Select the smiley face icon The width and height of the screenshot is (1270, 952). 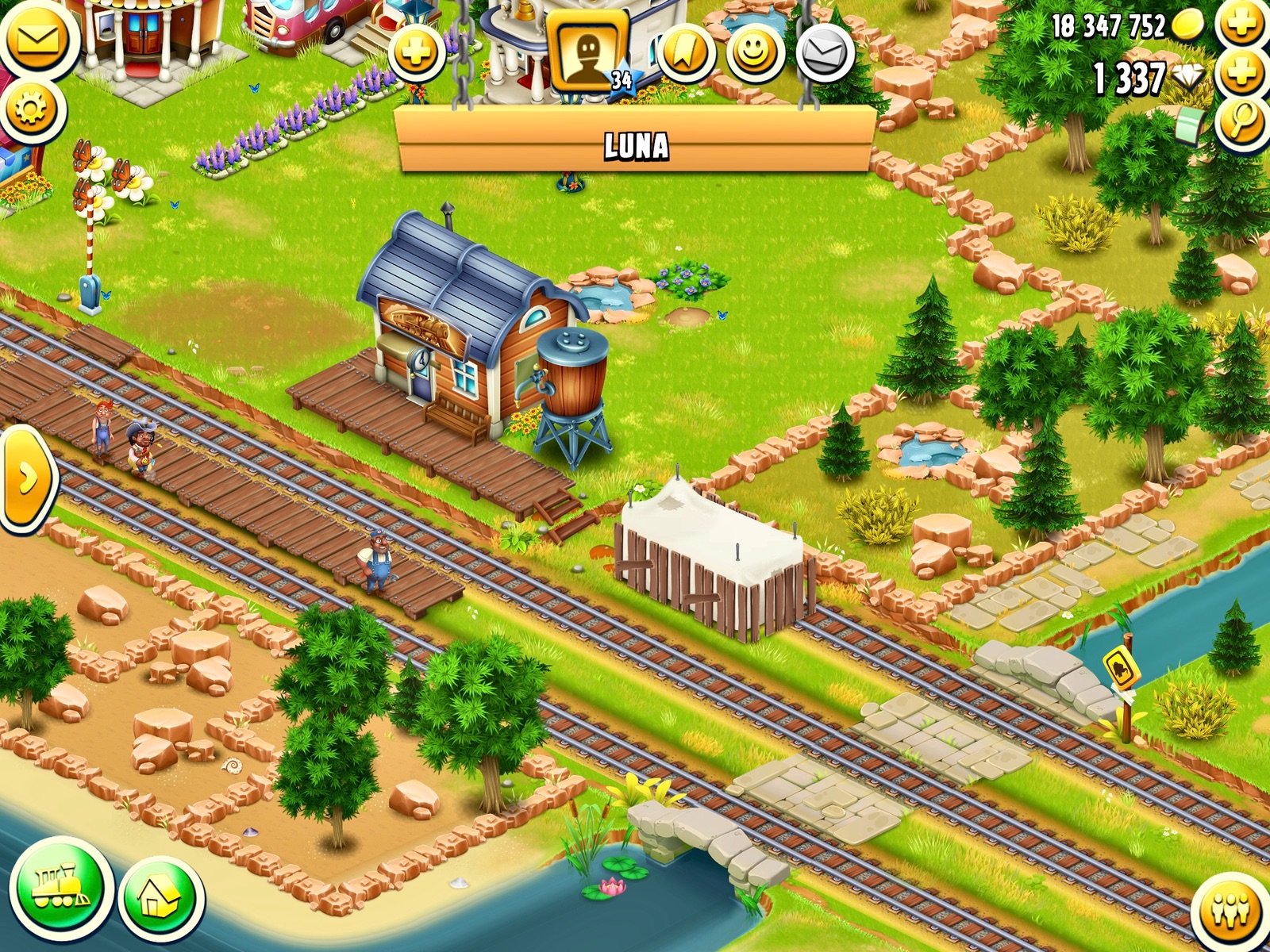[x=755, y=54]
